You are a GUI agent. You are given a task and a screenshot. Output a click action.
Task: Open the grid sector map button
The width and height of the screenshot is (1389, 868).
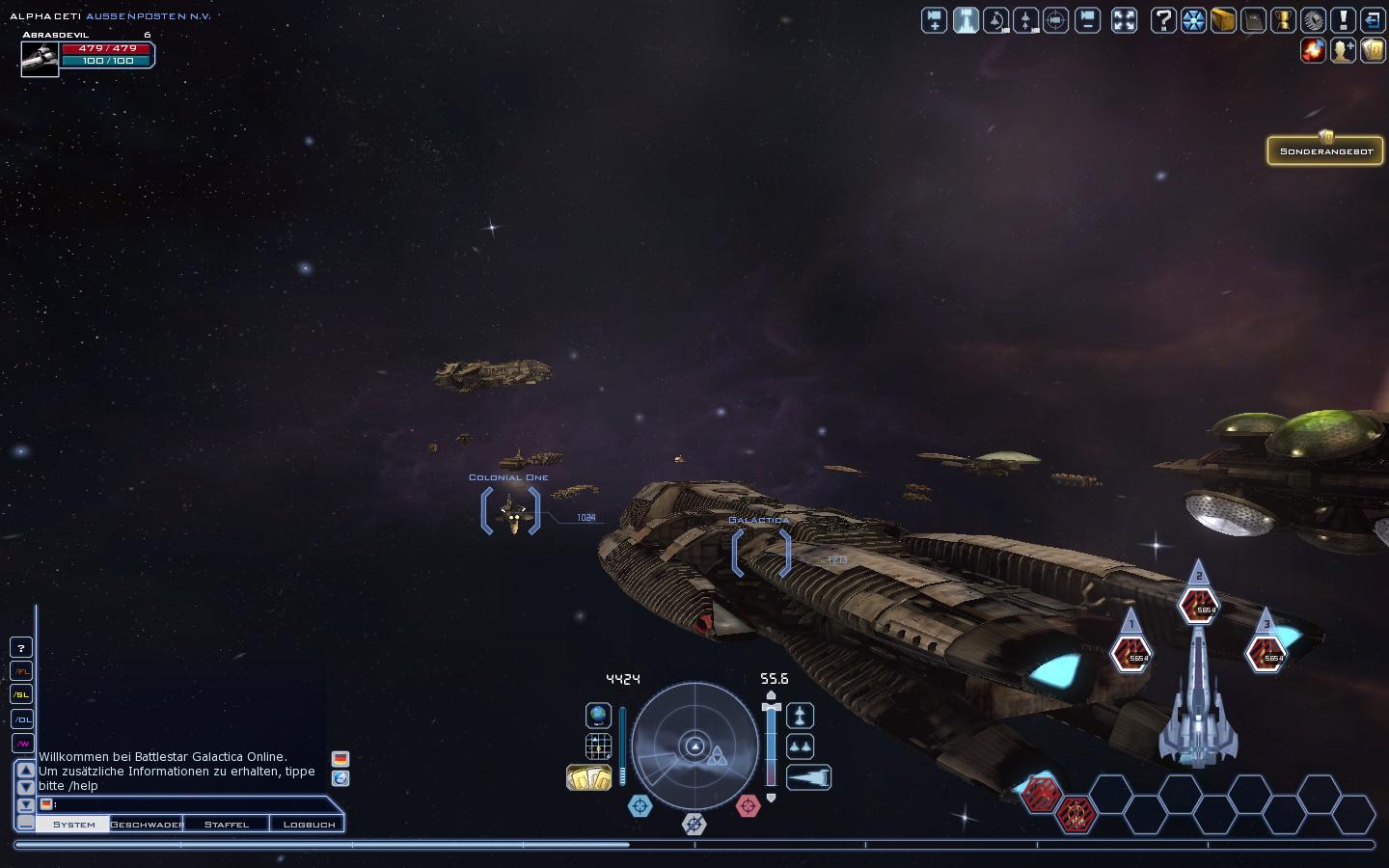(598, 746)
